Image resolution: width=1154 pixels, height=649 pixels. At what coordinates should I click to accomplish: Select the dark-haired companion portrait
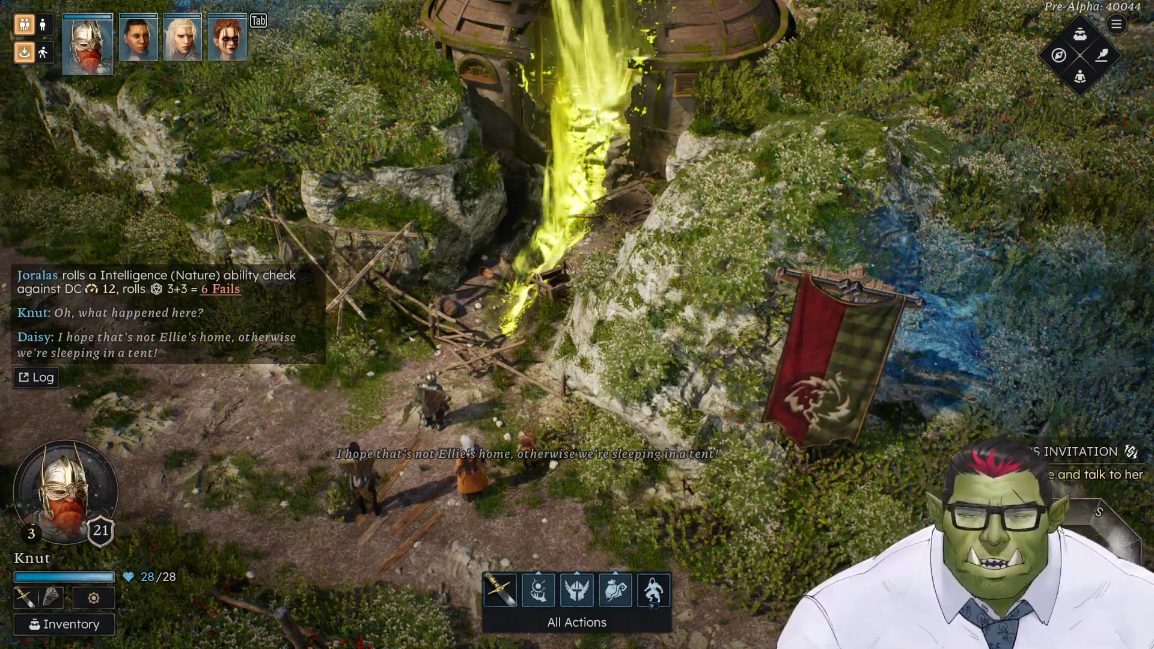click(138, 40)
